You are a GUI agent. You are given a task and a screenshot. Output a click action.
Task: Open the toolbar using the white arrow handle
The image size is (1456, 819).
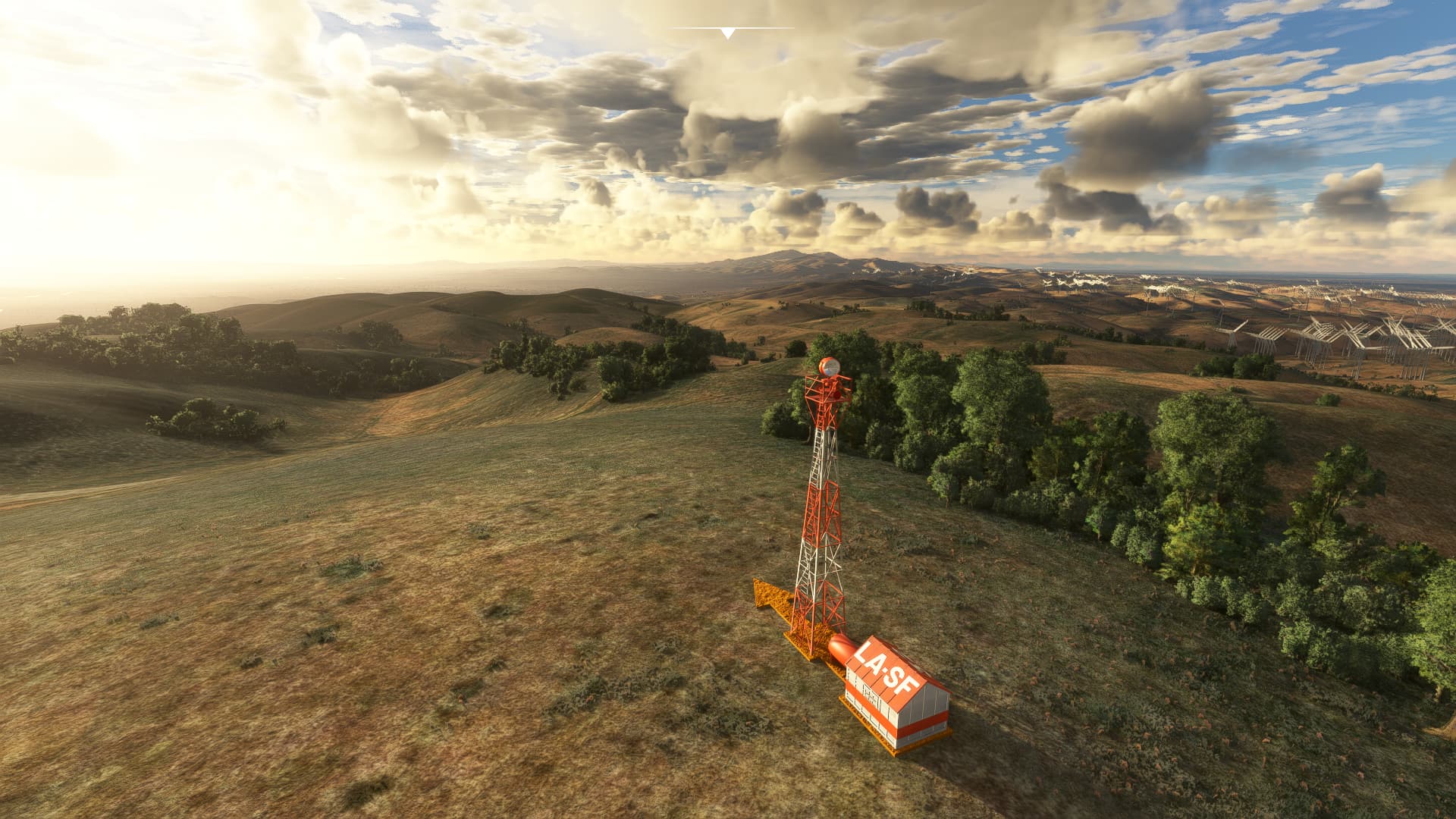click(728, 33)
